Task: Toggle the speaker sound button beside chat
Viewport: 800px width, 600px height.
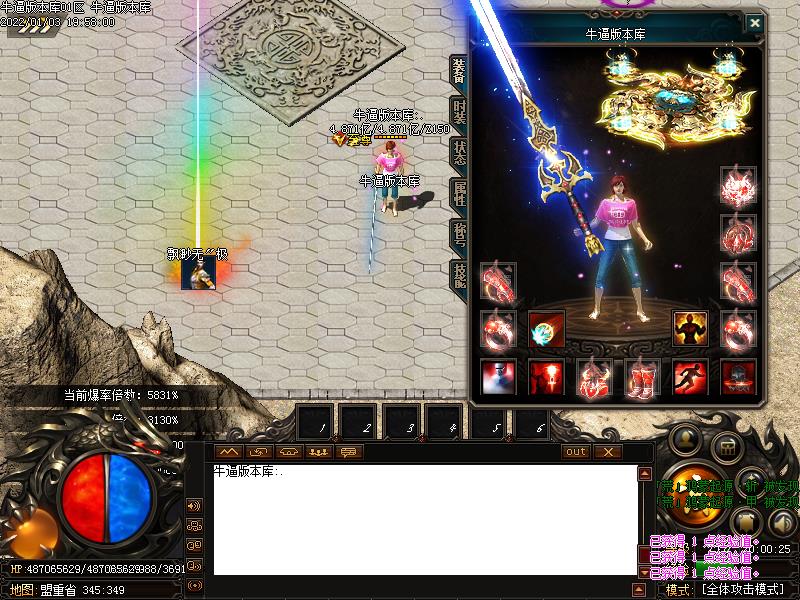Action: click(194, 506)
